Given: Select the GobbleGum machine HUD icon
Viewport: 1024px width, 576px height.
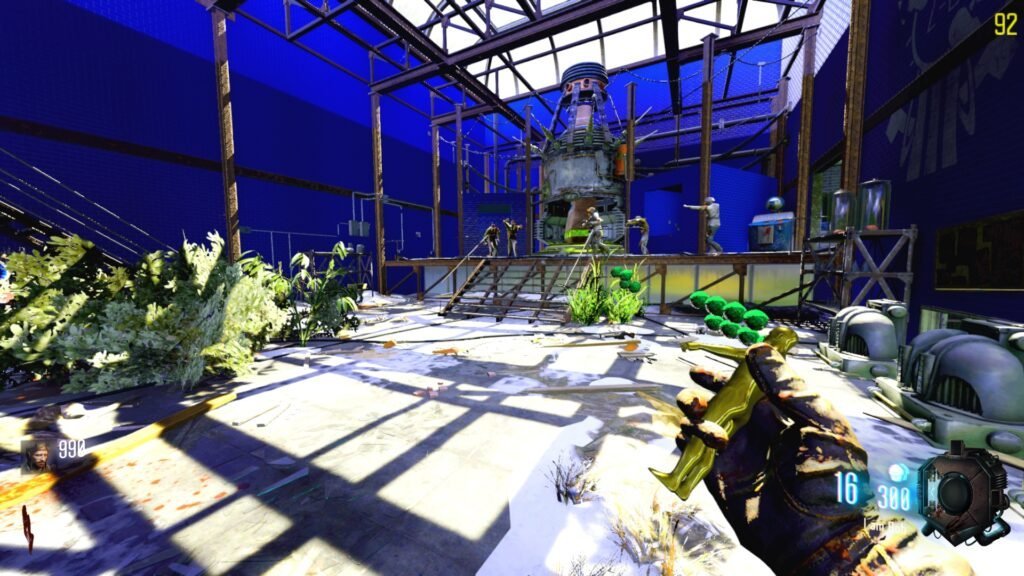Looking at the screenshot, I should coord(963,492).
